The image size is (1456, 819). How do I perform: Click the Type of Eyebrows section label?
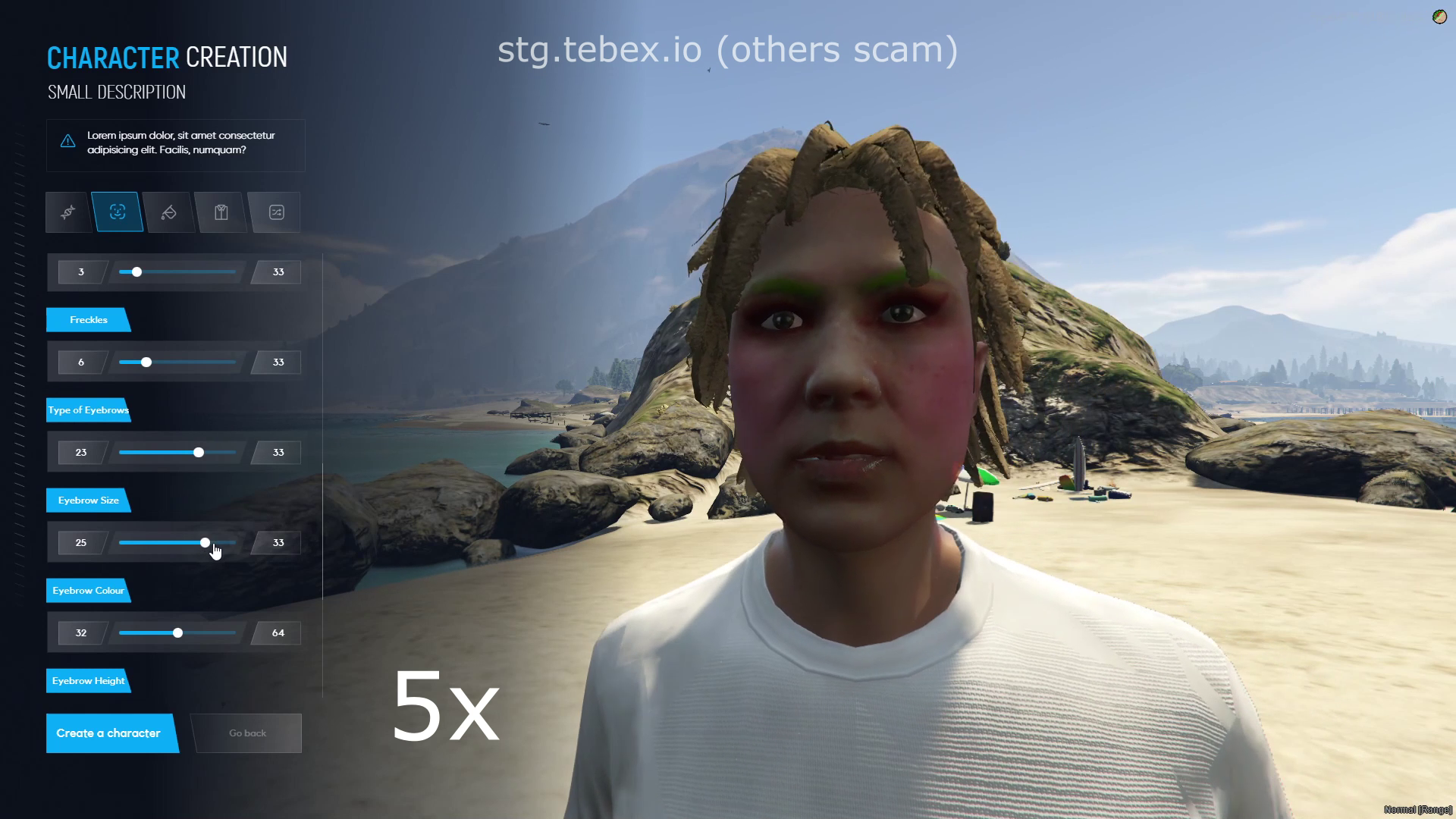pos(88,409)
